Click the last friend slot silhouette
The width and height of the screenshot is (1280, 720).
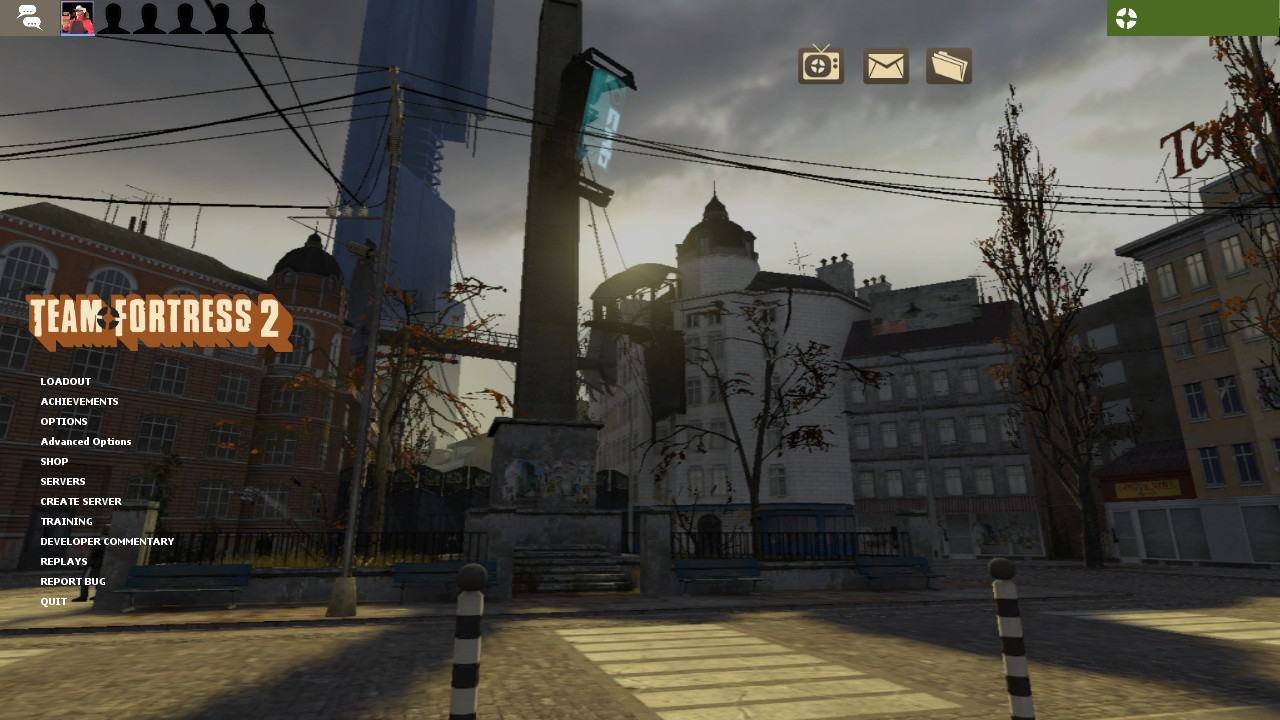click(258, 17)
